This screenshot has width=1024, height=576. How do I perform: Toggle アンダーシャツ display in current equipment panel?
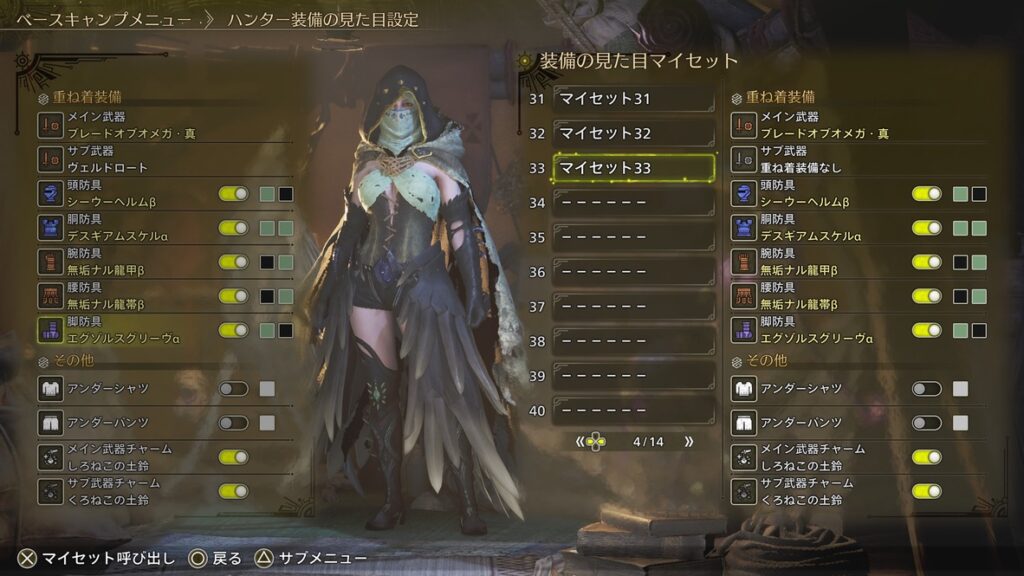pos(233,389)
